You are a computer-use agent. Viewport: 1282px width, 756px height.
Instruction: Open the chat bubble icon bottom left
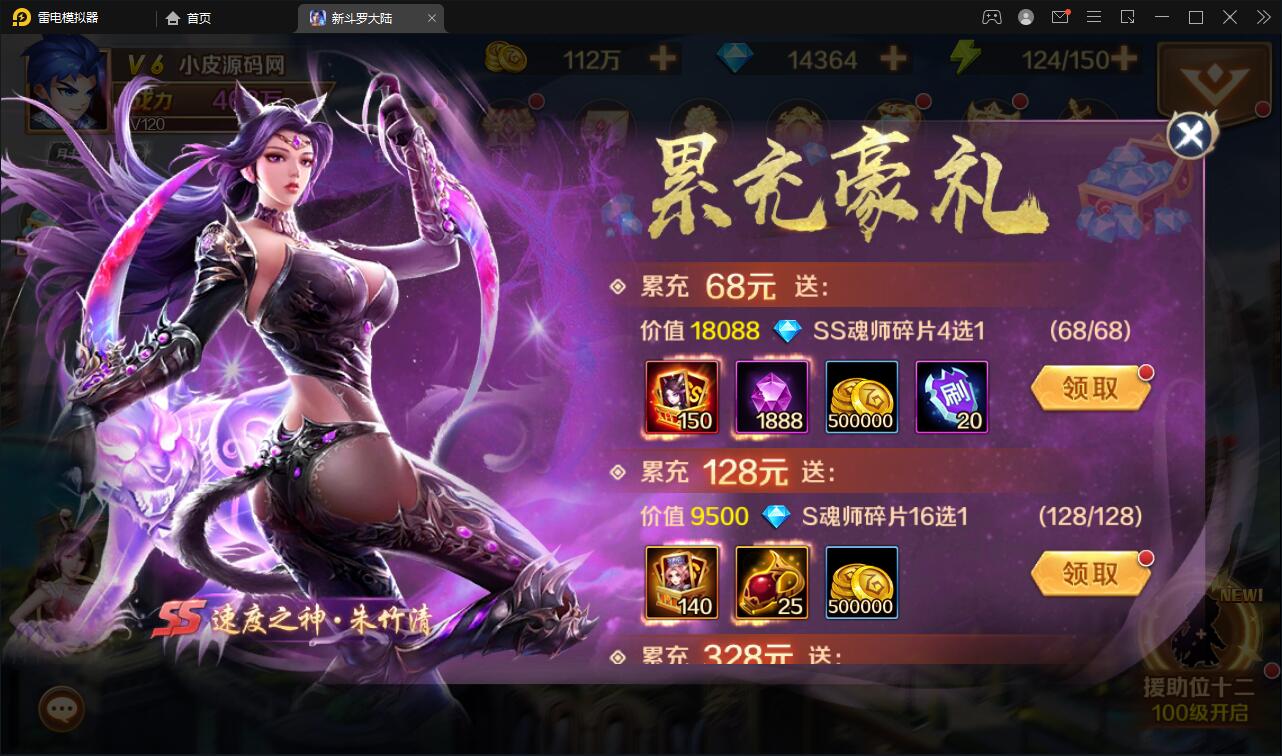coord(61,710)
